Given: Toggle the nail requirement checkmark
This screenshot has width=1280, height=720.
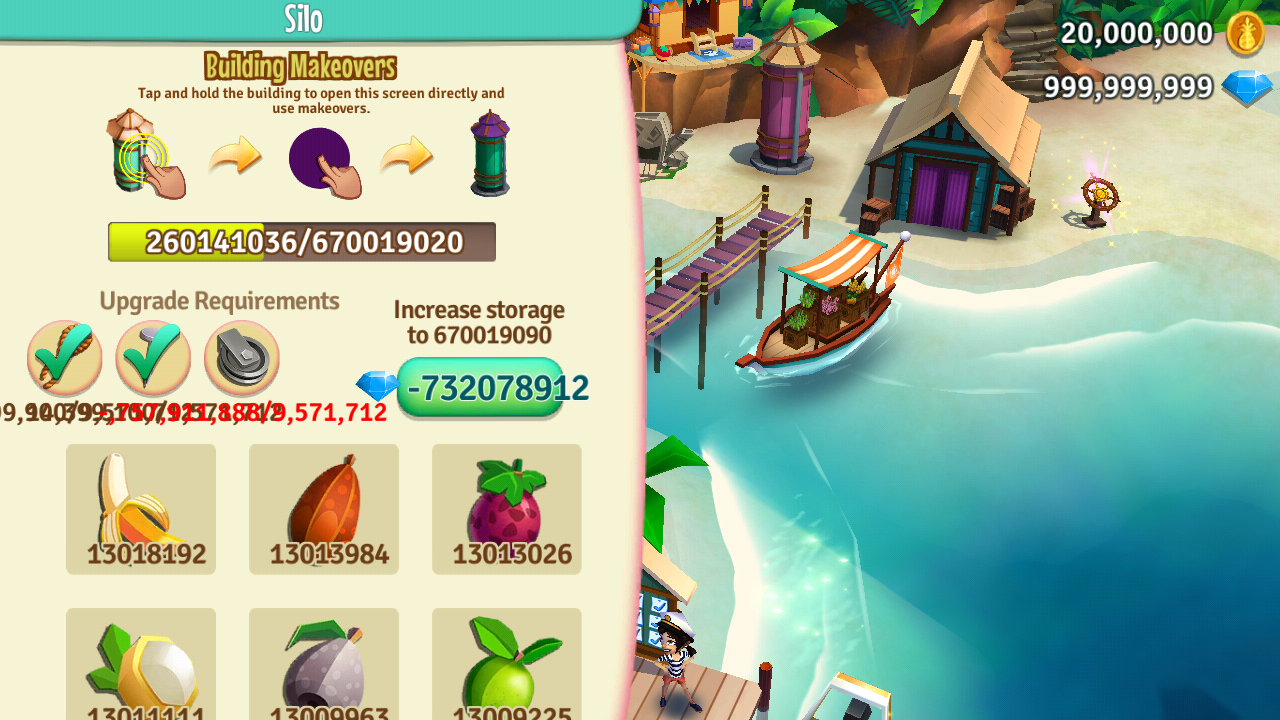Looking at the screenshot, I should point(152,357).
